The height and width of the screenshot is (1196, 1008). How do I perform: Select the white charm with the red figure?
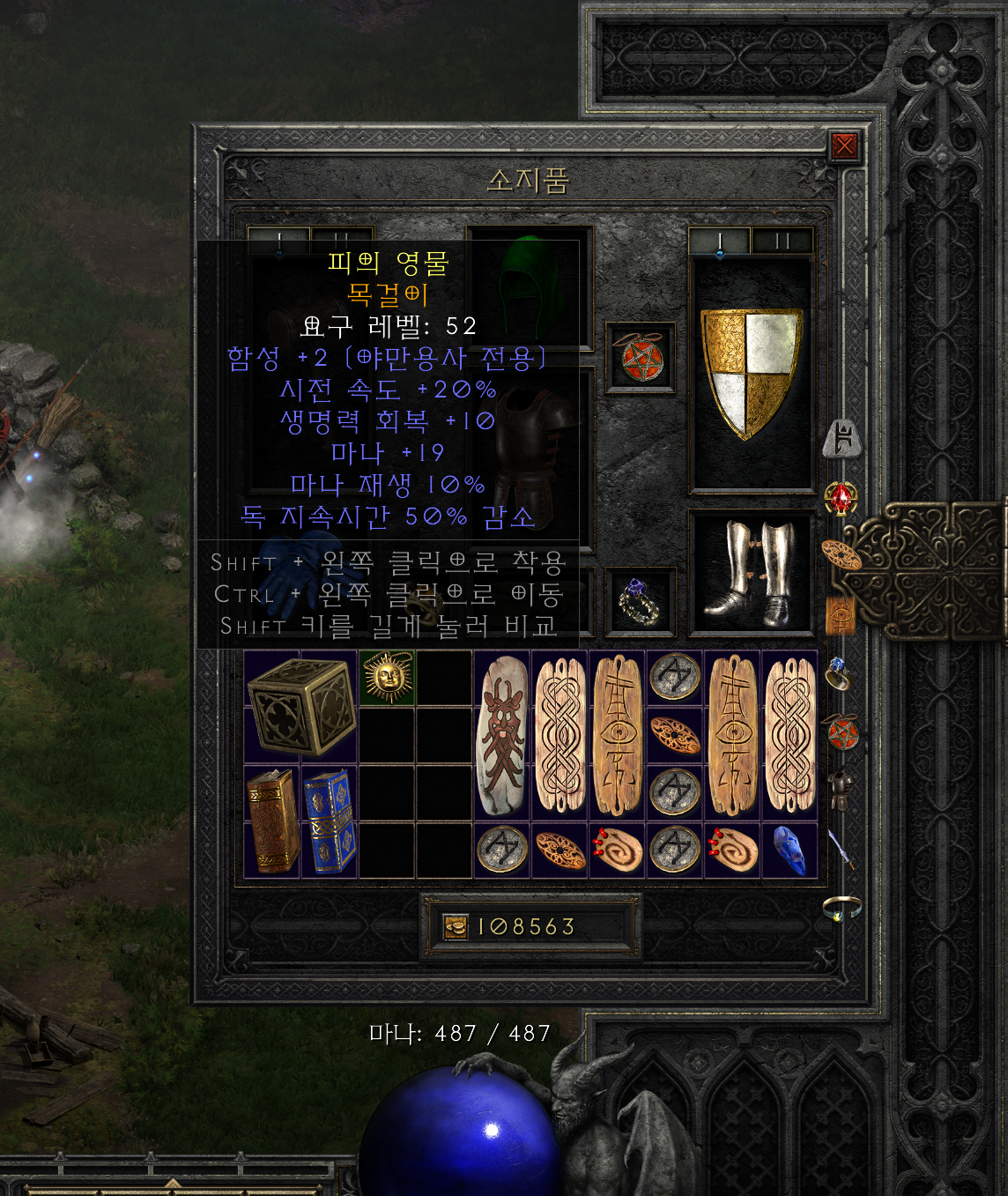click(502, 736)
